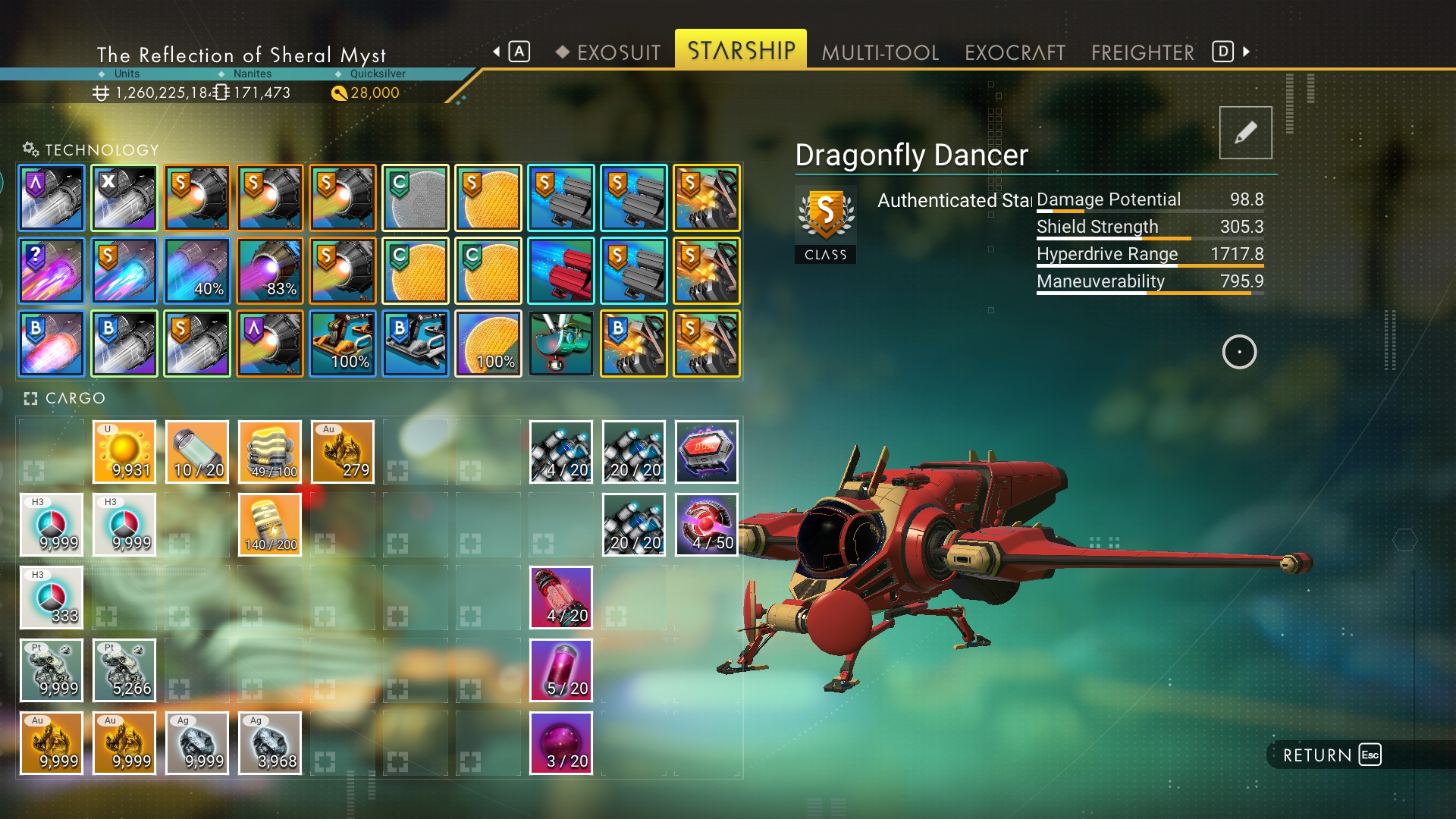
Task: Select the red-screen device cargo item
Action: coord(707,452)
